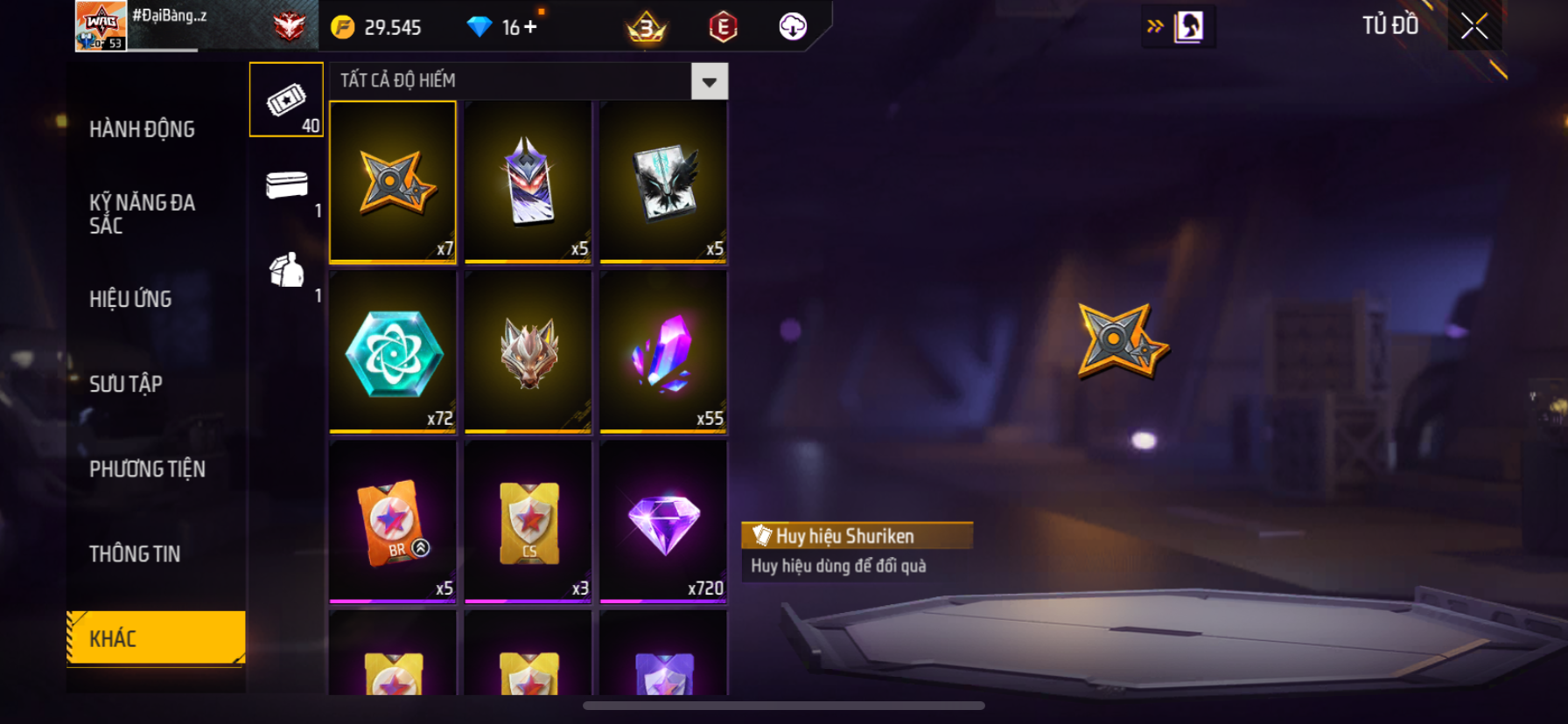Go to Phương Tiện category
This screenshot has height=724, width=1568.
click(147, 469)
